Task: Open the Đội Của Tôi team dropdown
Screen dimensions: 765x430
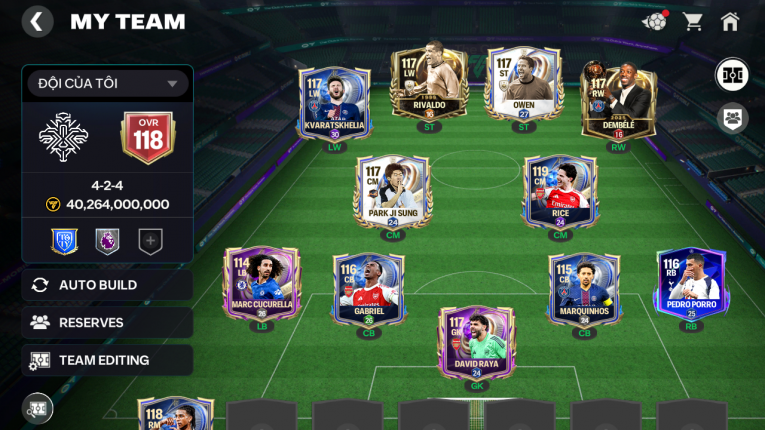Action: (x=108, y=84)
